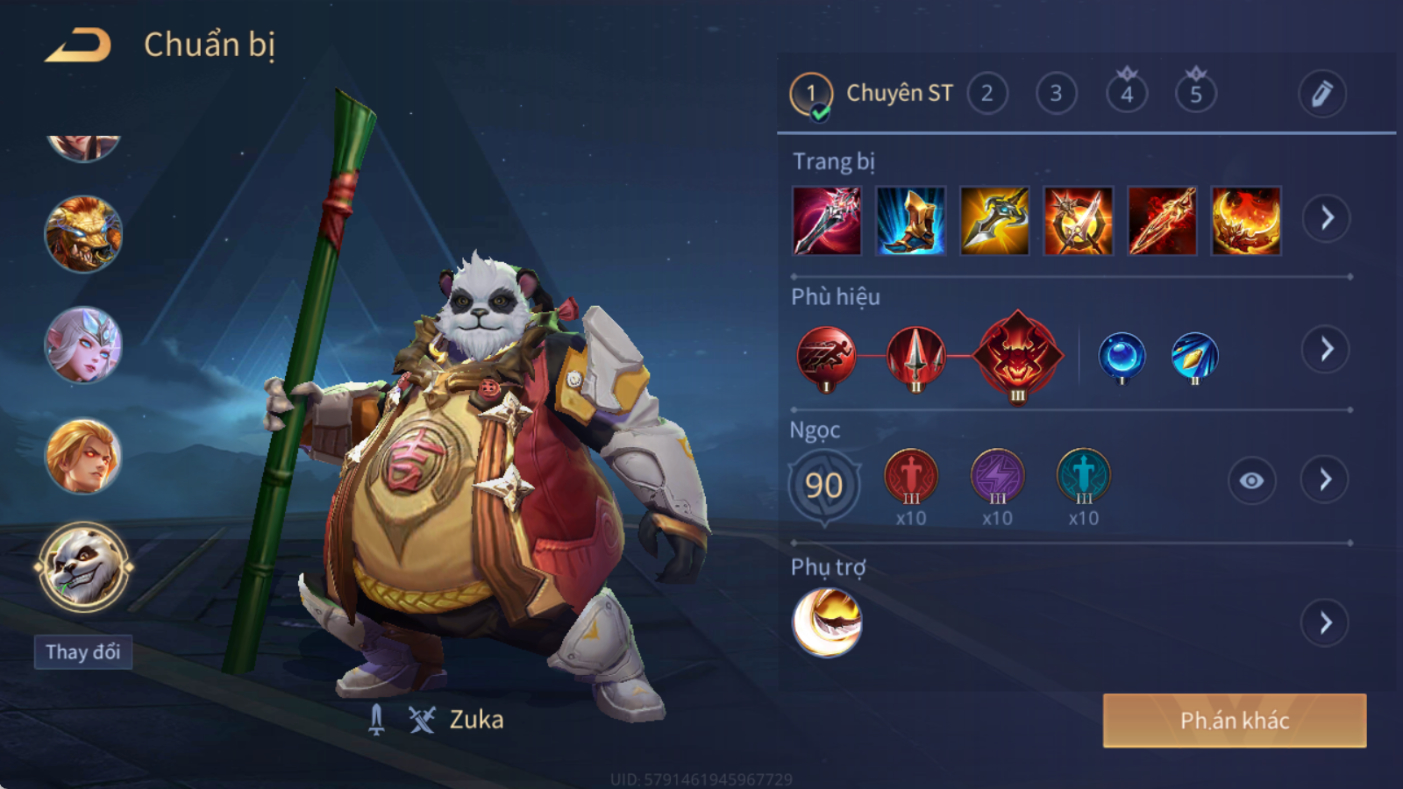Choose the golden lion beast hero portrait
Image resolution: width=1403 pixels, height=789 pixels.
(83, 234)
